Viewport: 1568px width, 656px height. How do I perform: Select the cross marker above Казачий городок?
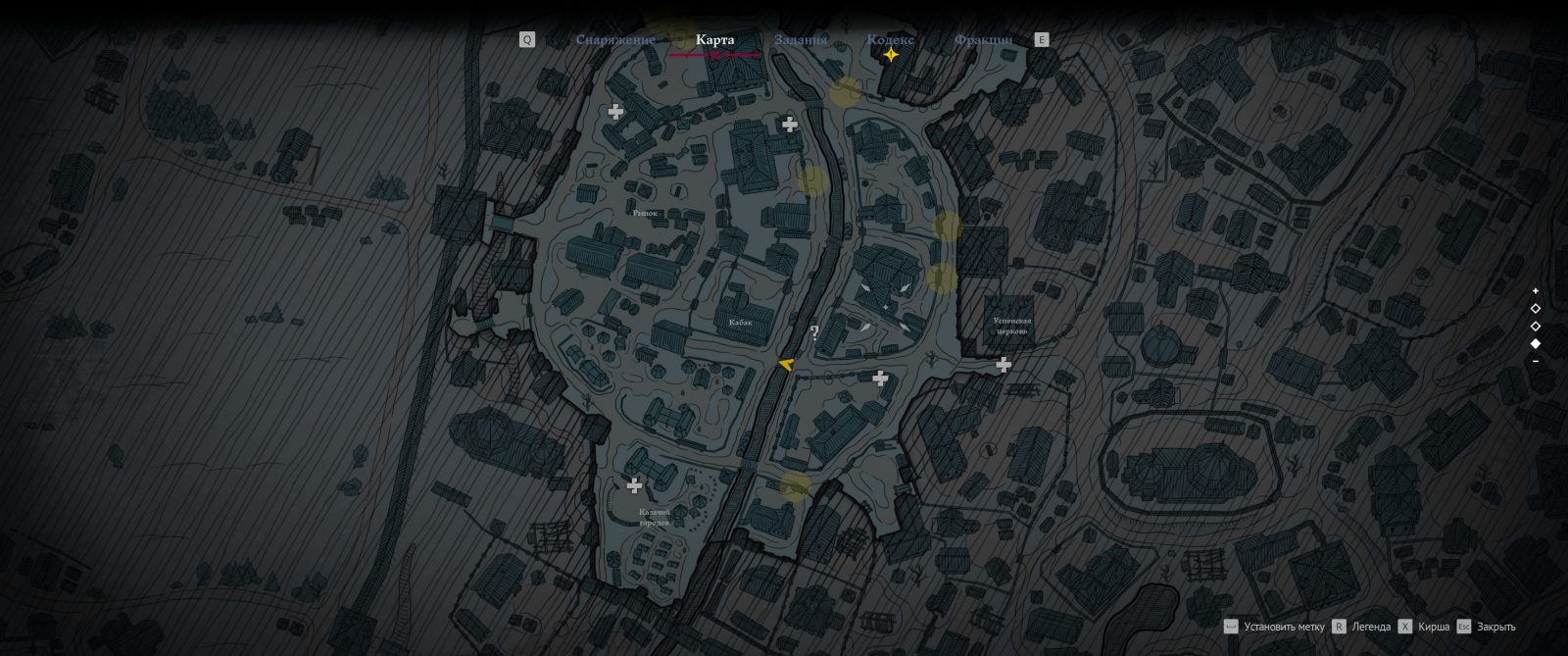pos(635,485)
